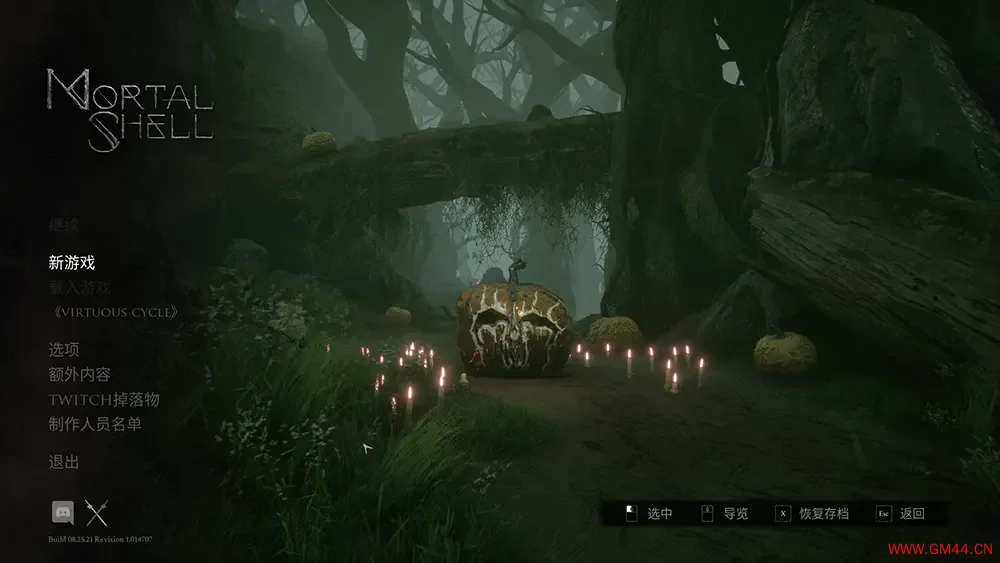
Task: Open the Virtuous Cycle mode
Action: point(115,312)
